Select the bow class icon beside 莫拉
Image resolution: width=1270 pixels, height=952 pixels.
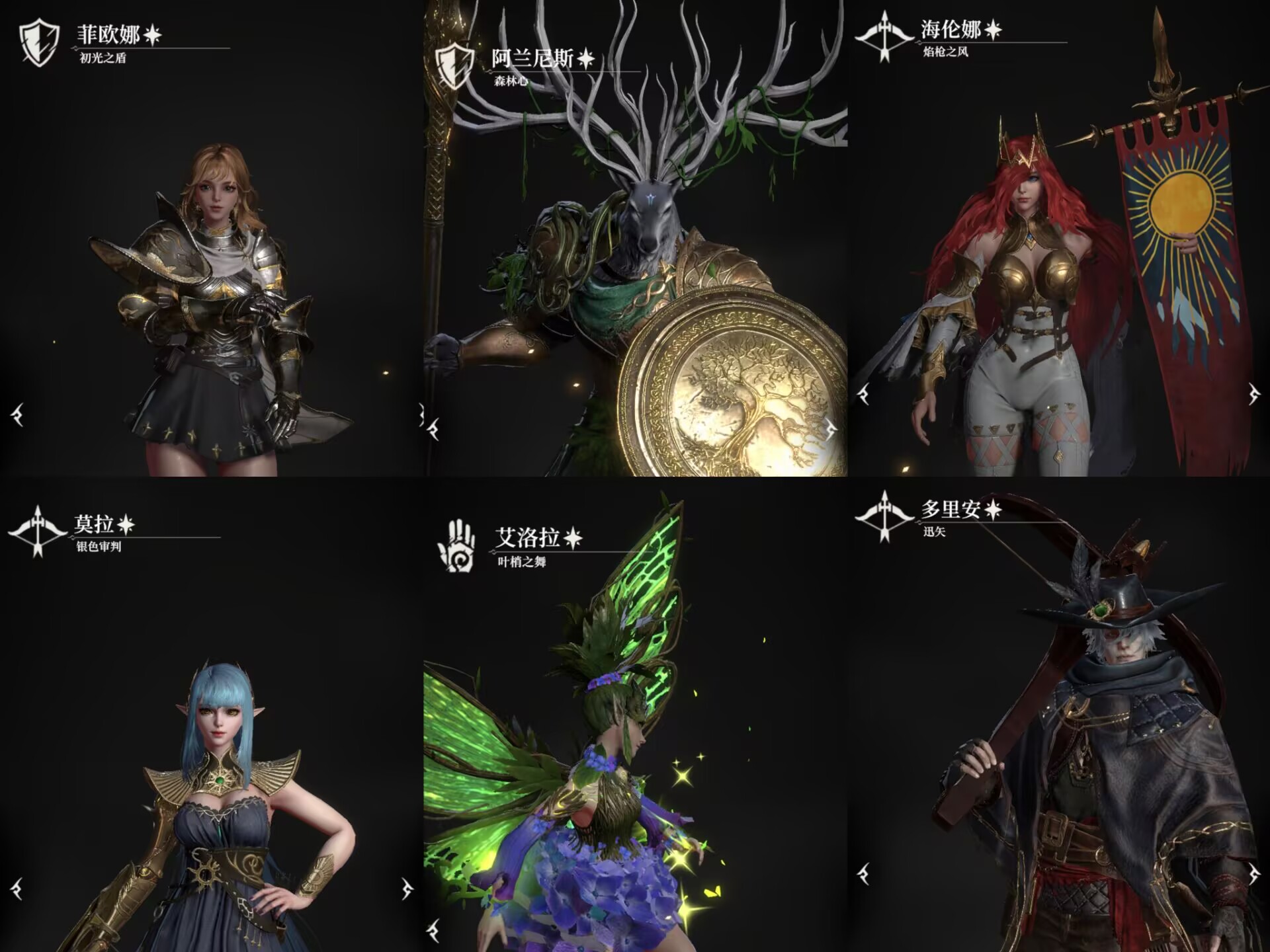click(38, 531)
